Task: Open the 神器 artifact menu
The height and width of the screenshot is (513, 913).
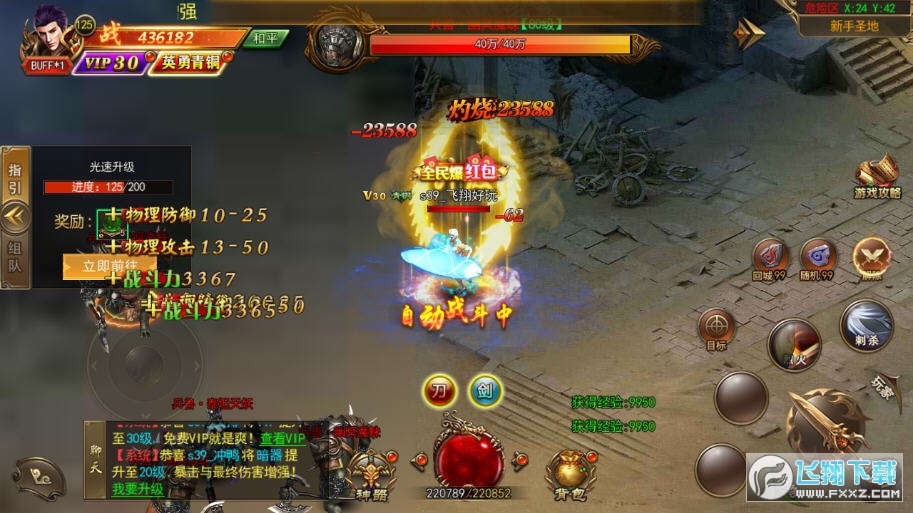Action: coord(371,473)
